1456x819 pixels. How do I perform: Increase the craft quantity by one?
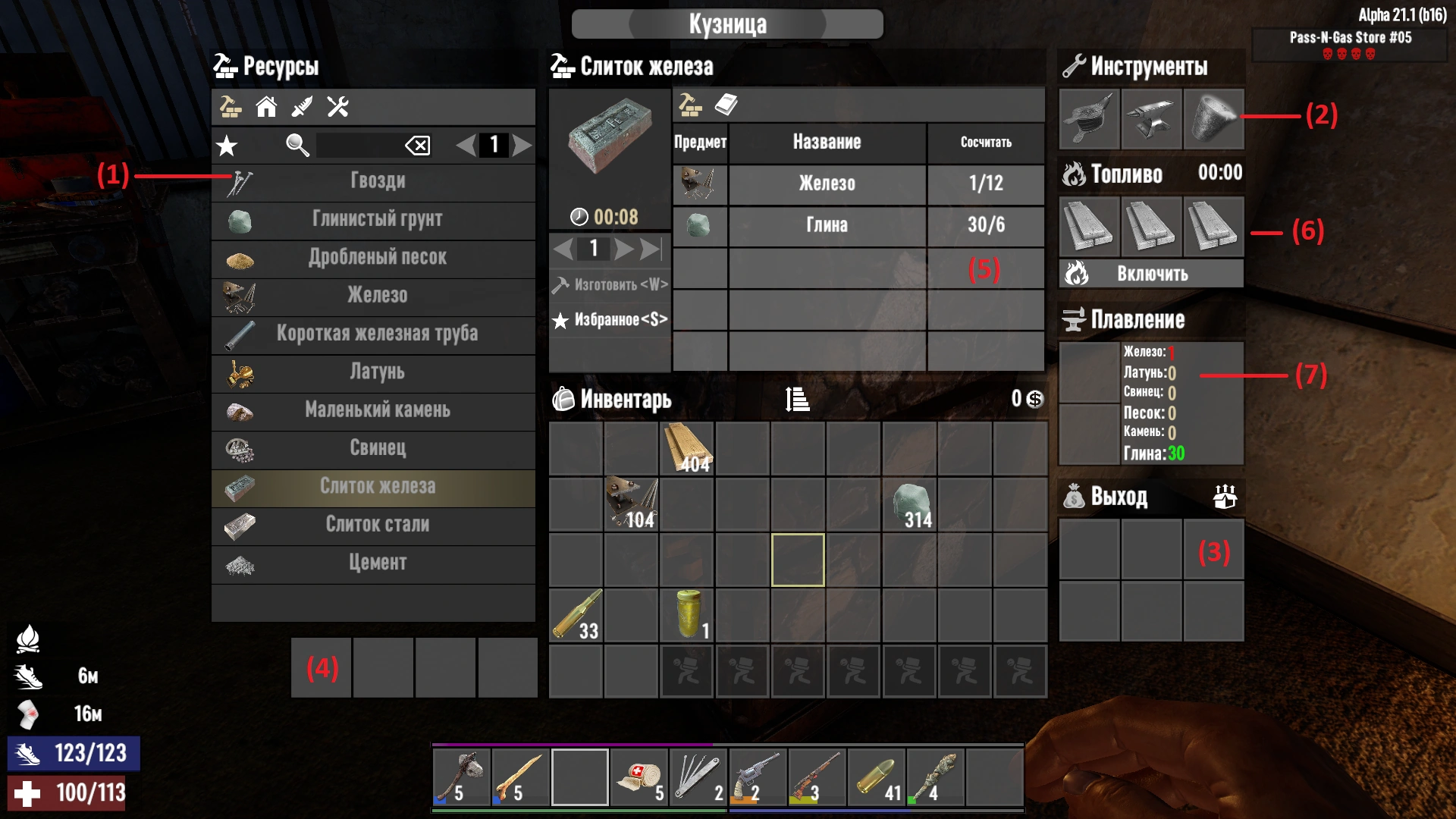click(624, 249)
